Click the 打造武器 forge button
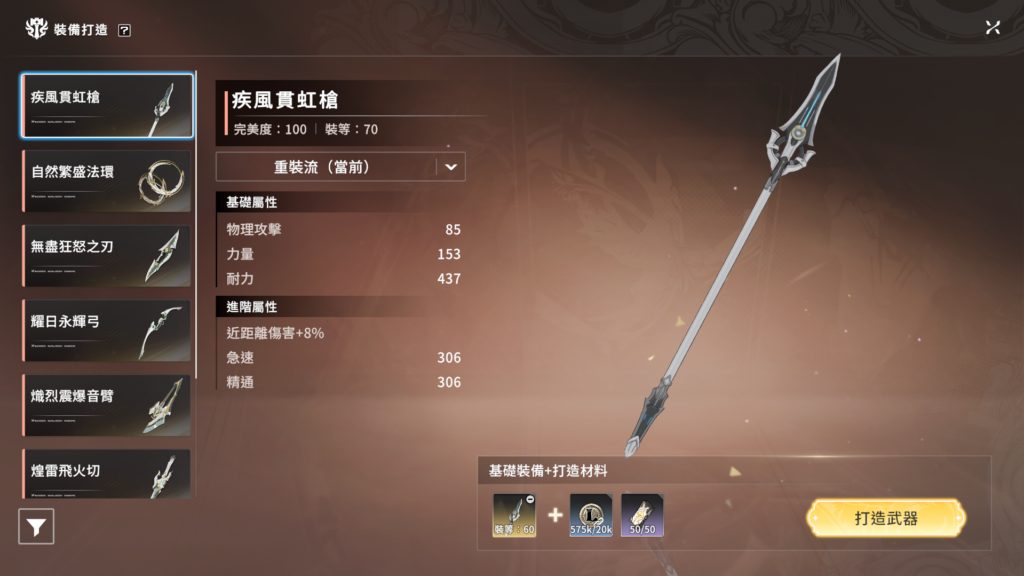The height and width of the screenshot is (576, 1024). coord(886,519)
